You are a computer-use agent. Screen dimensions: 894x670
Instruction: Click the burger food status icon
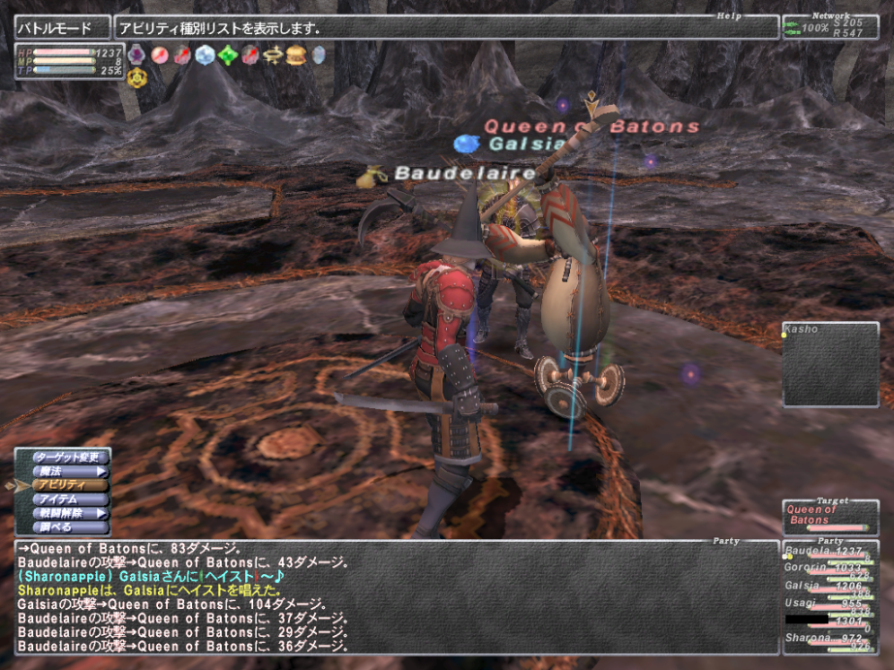pyautogui.click(x=295, y=55)
